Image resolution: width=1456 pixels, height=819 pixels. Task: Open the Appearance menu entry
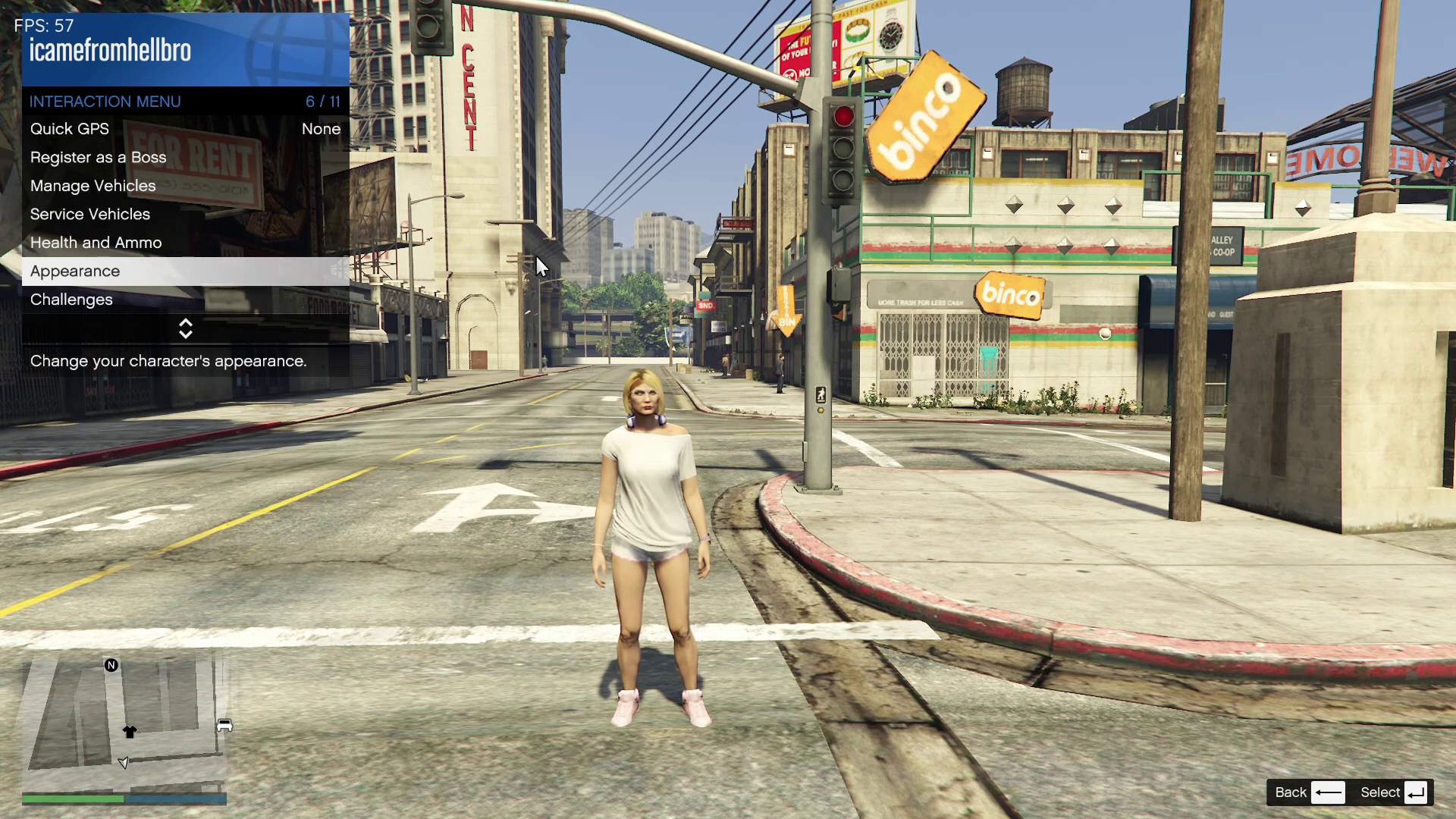point(185,271)
